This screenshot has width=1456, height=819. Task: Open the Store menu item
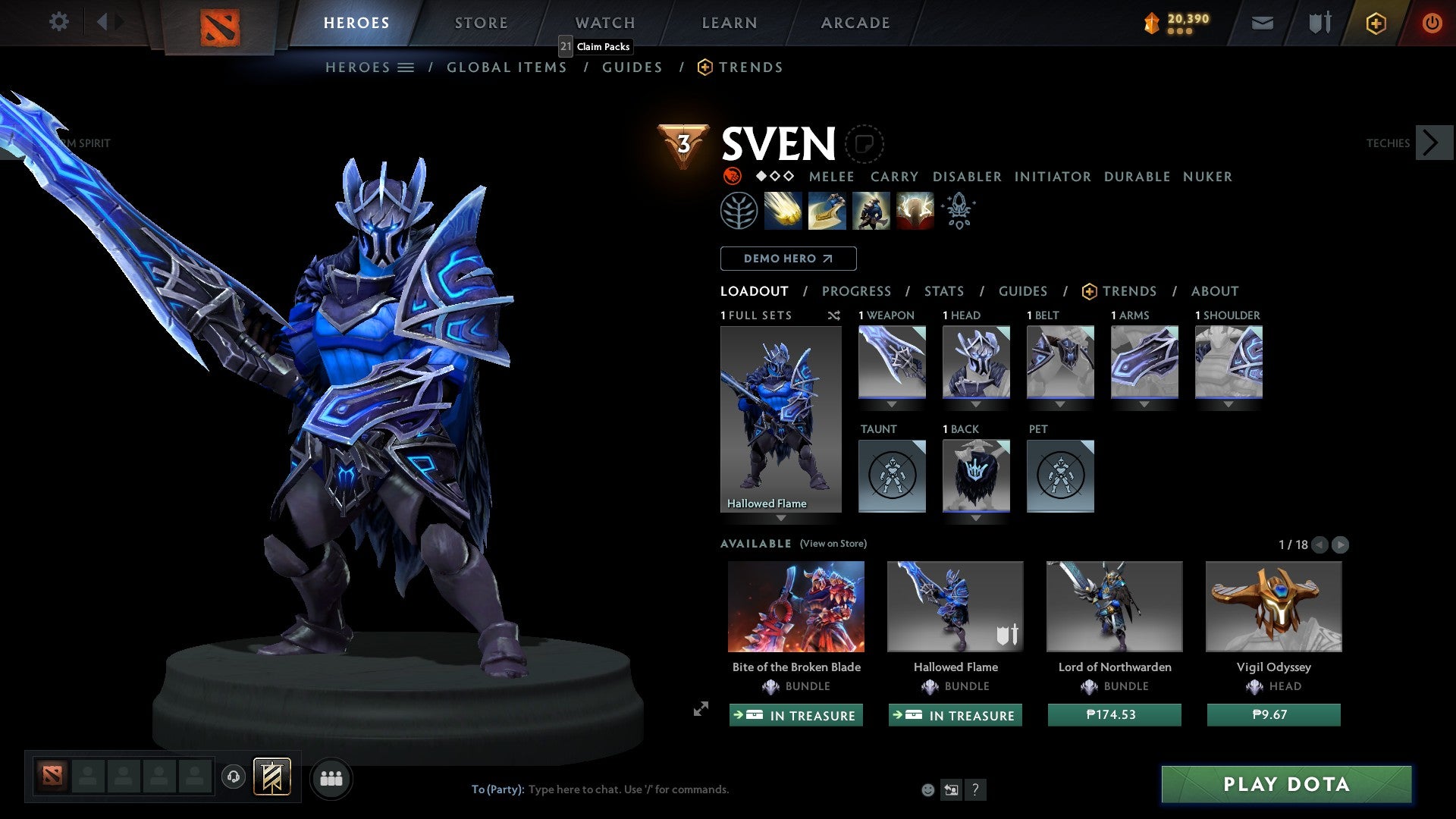pos(481,23)
